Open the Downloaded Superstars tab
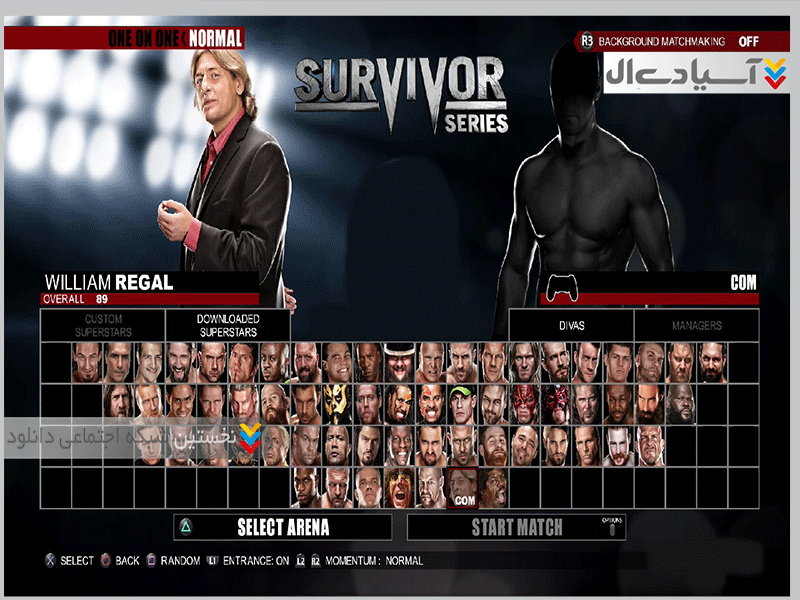This screenshot has width=800, height=600. (228, 325)
